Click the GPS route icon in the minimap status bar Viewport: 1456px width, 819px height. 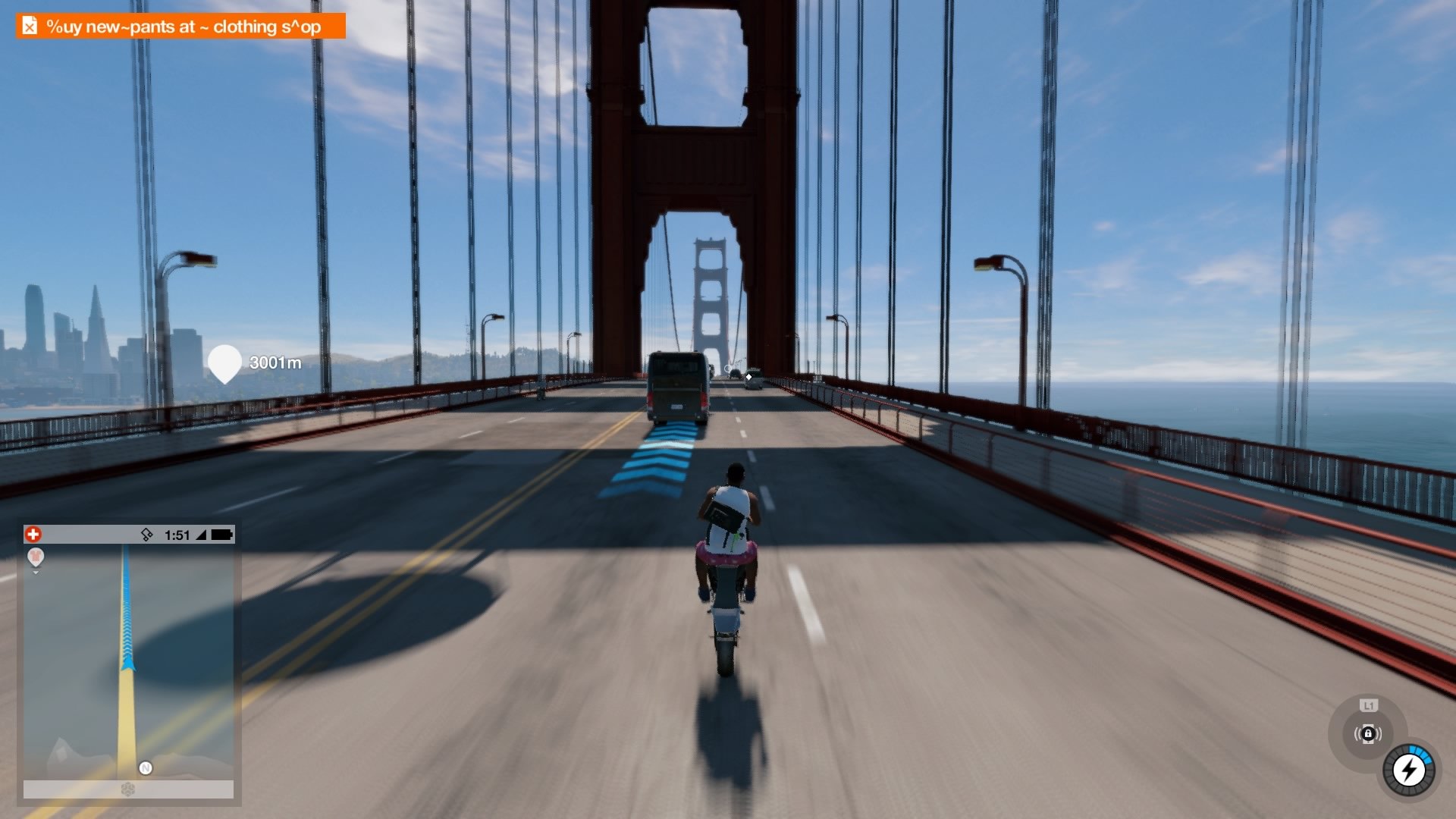pos(146,534)
